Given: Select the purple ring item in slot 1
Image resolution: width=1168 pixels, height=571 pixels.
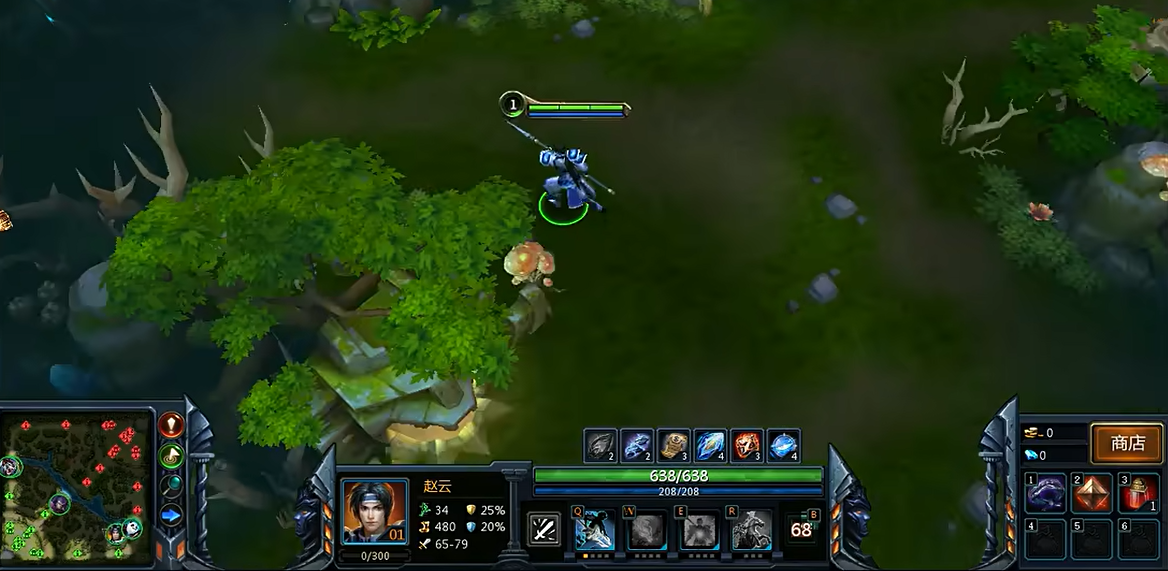Looking at the screenshot, I should click(x=1044, y=494).
